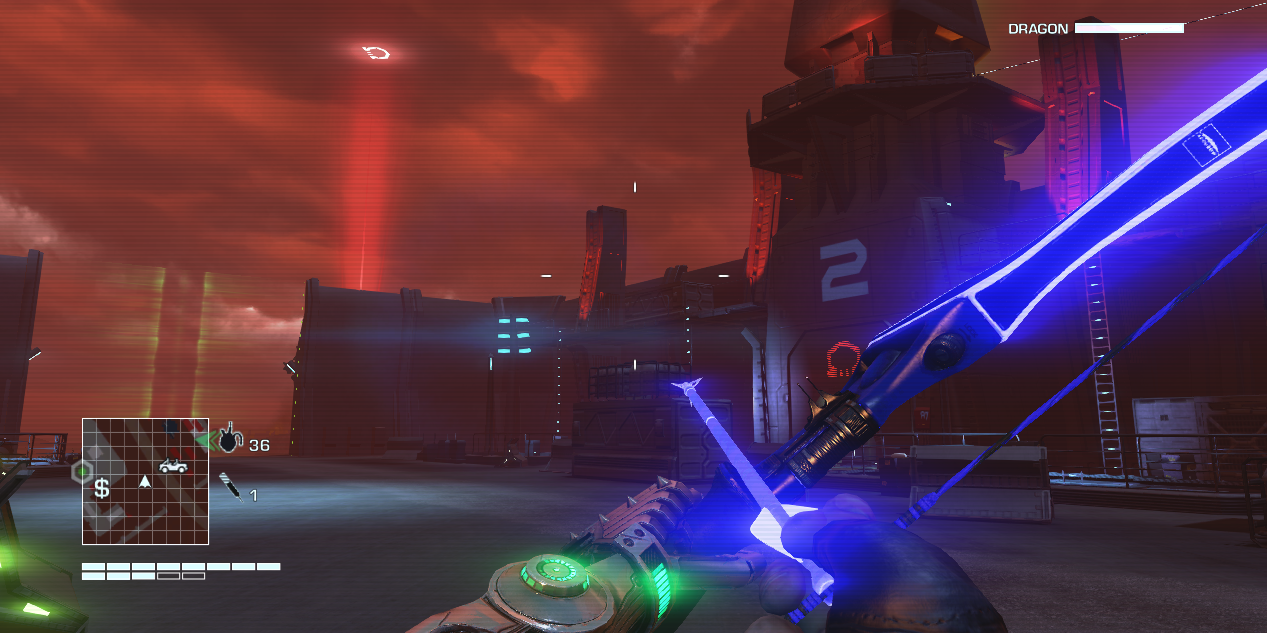
Task: Choose the health syringe icon
Action: pyautogui.click(x=231, y=487)
